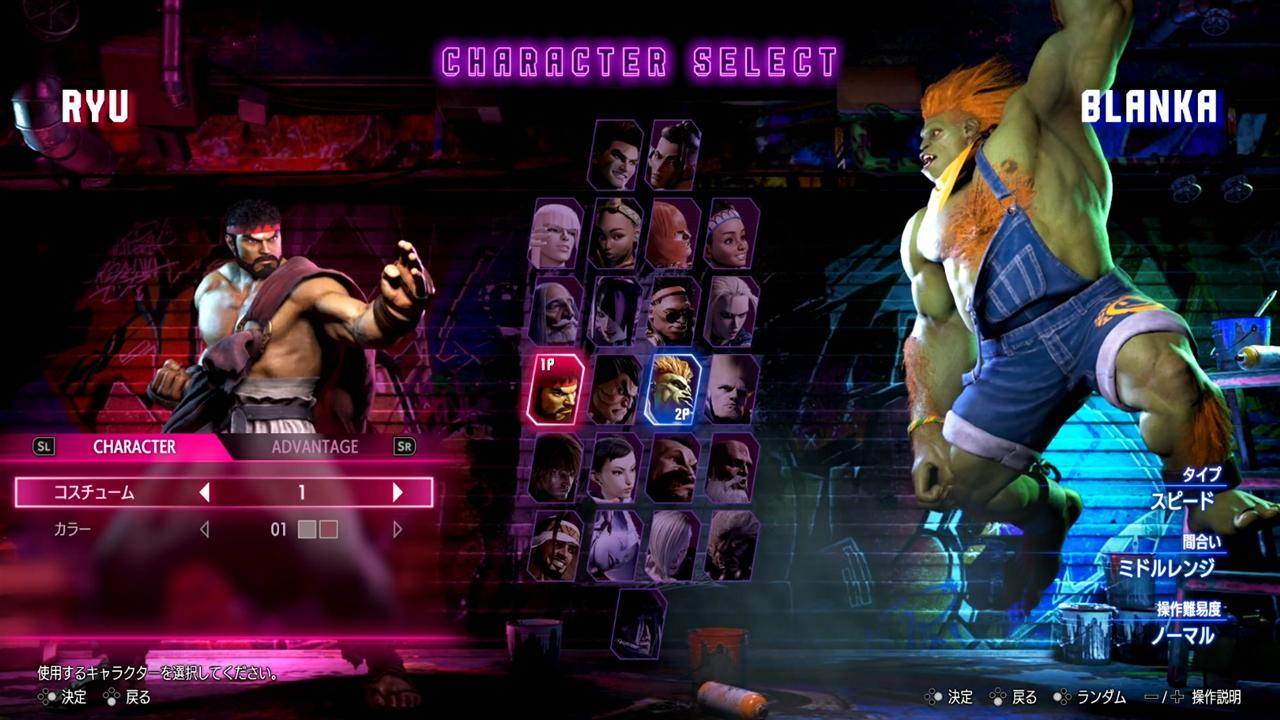Image resolution: width=1280 pixels, height=720 pixels.
Task: Switch to the ADVANTAGE tab
Action: click(x=315, y=447)
